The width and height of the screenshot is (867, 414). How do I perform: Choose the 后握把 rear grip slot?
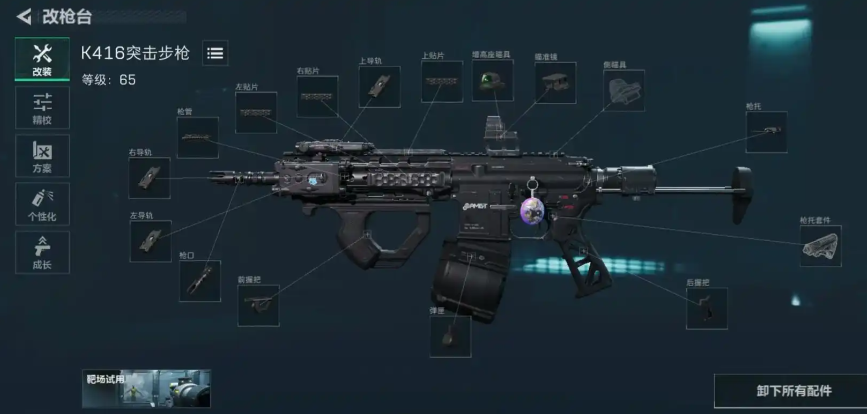(706, 309)
